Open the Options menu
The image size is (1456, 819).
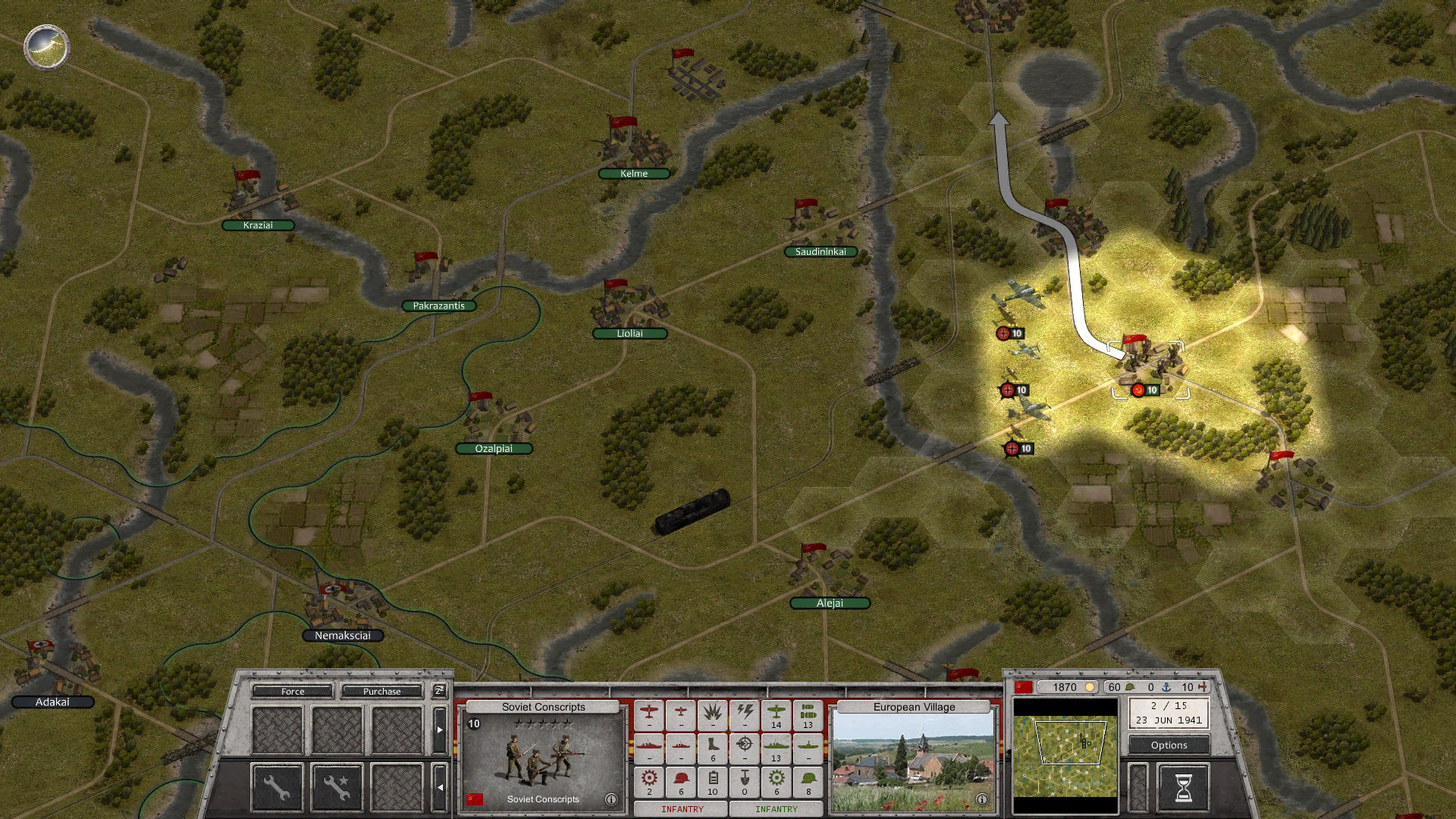(1169, 745)
